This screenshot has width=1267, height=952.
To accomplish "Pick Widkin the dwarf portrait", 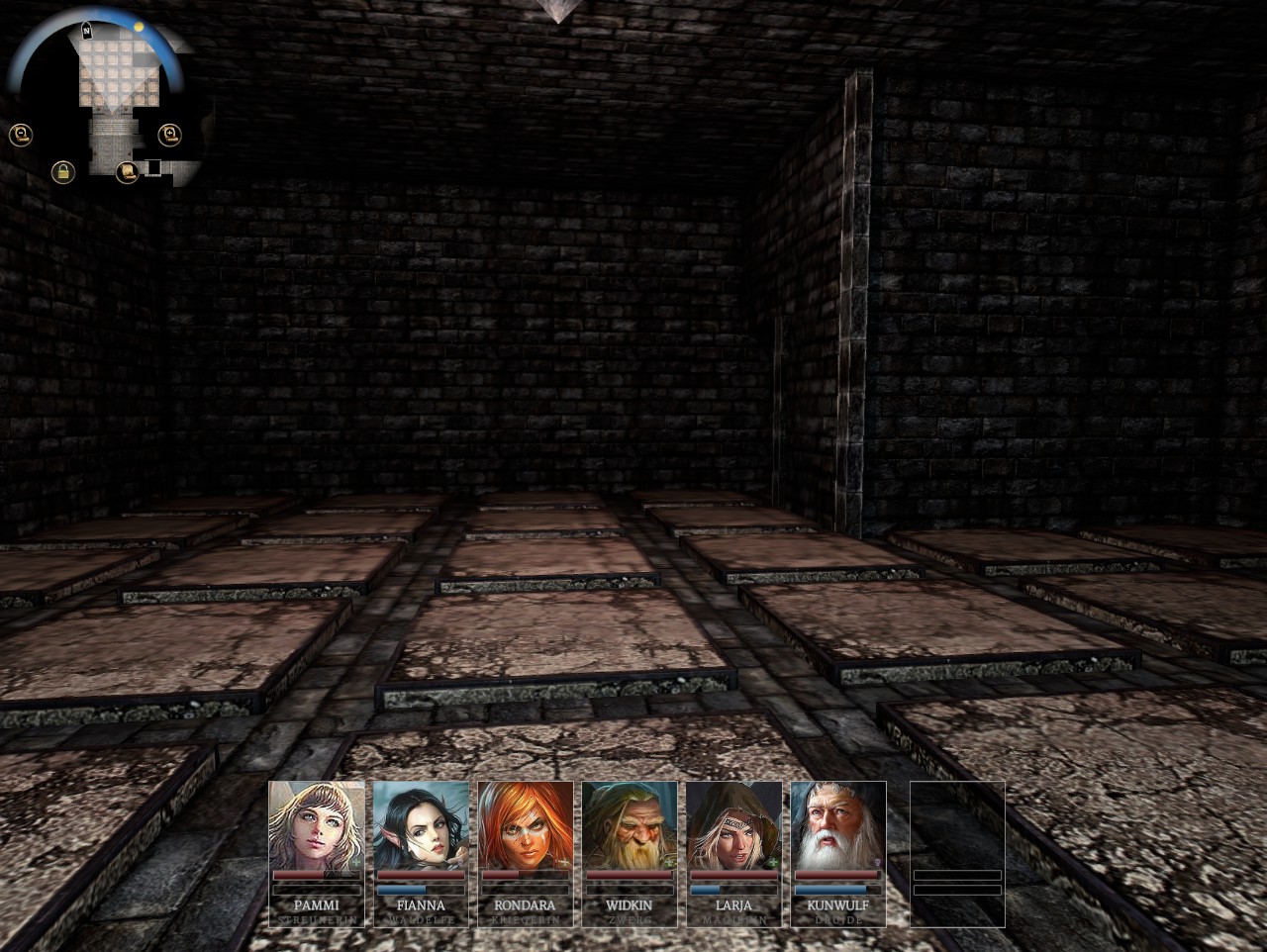I will tap(630, 825).
